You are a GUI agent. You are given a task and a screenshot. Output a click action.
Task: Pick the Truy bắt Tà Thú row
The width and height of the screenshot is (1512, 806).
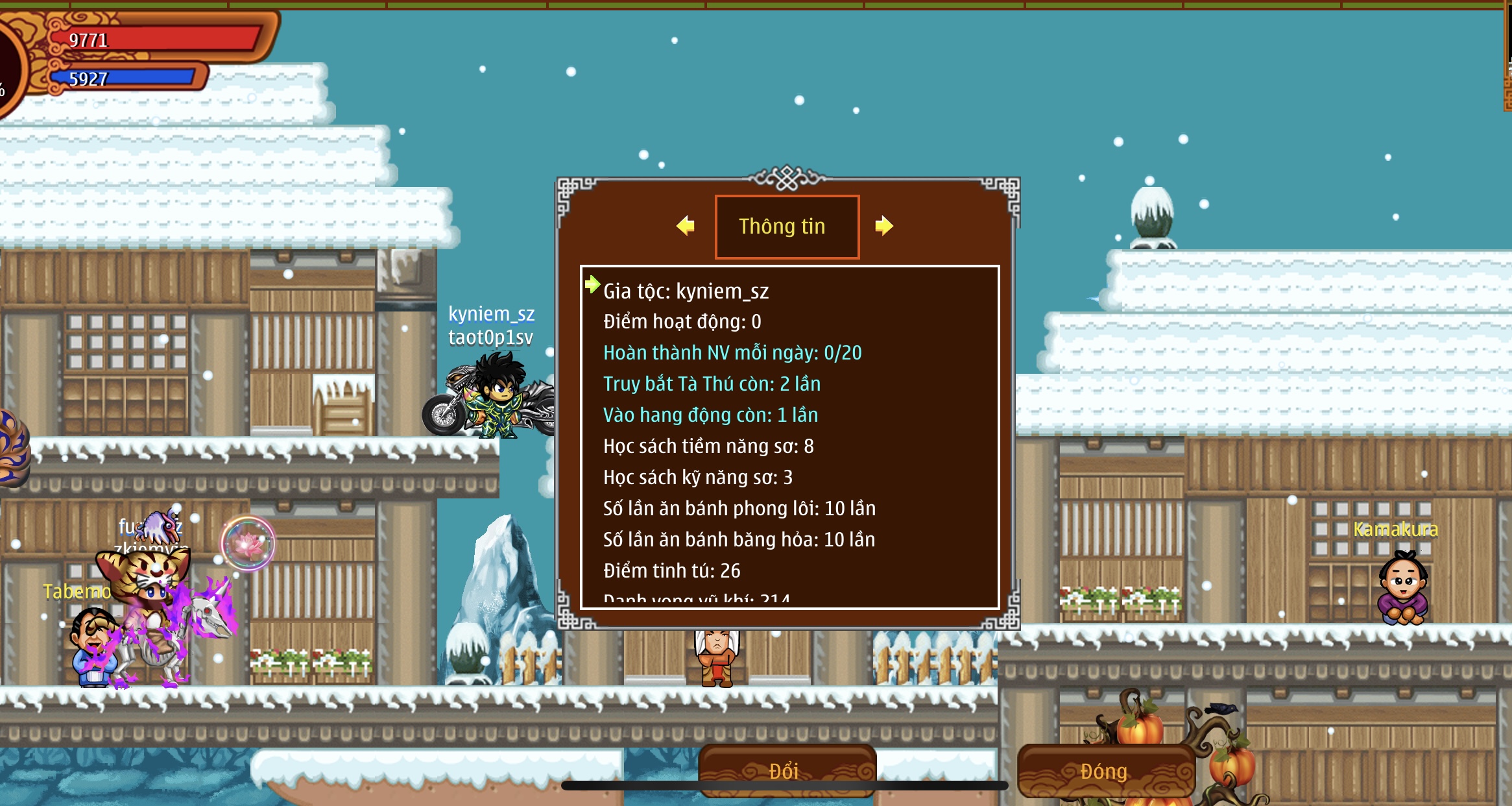pyautogui.click(x=712, y=384)
